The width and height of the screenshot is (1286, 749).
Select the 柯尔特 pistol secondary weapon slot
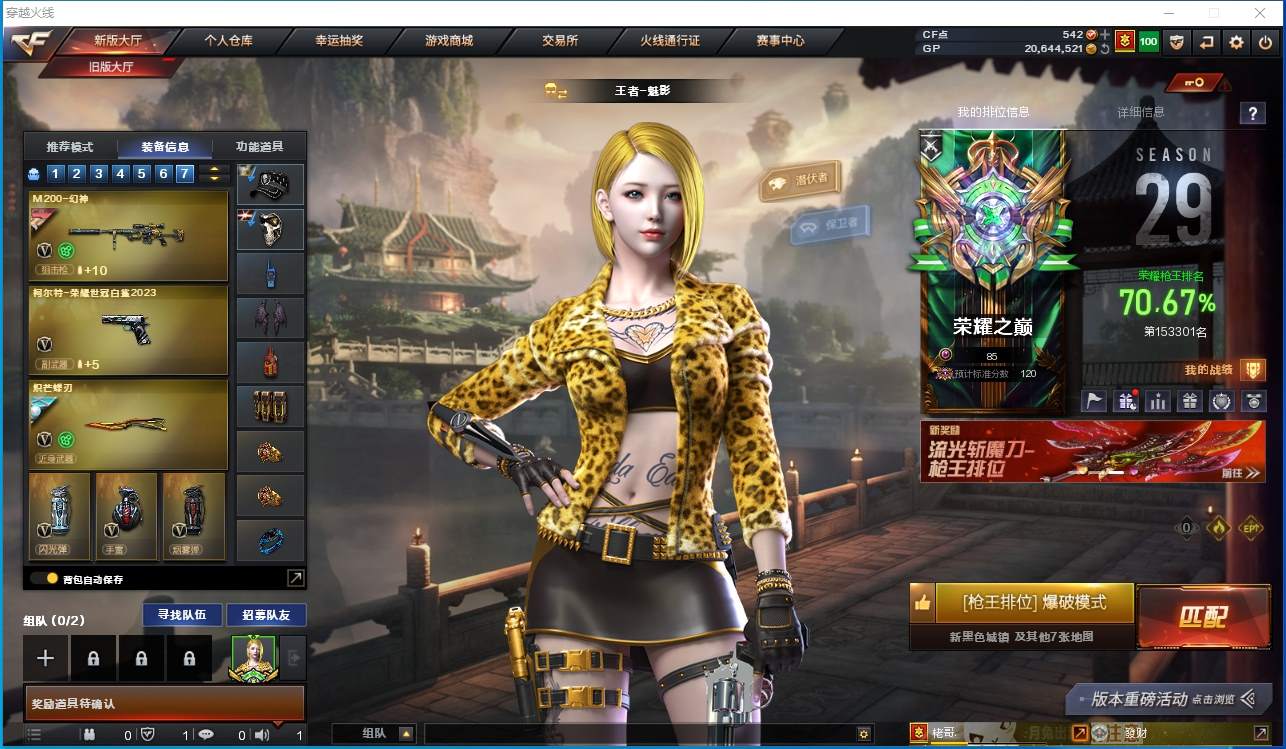pos(128,330)
